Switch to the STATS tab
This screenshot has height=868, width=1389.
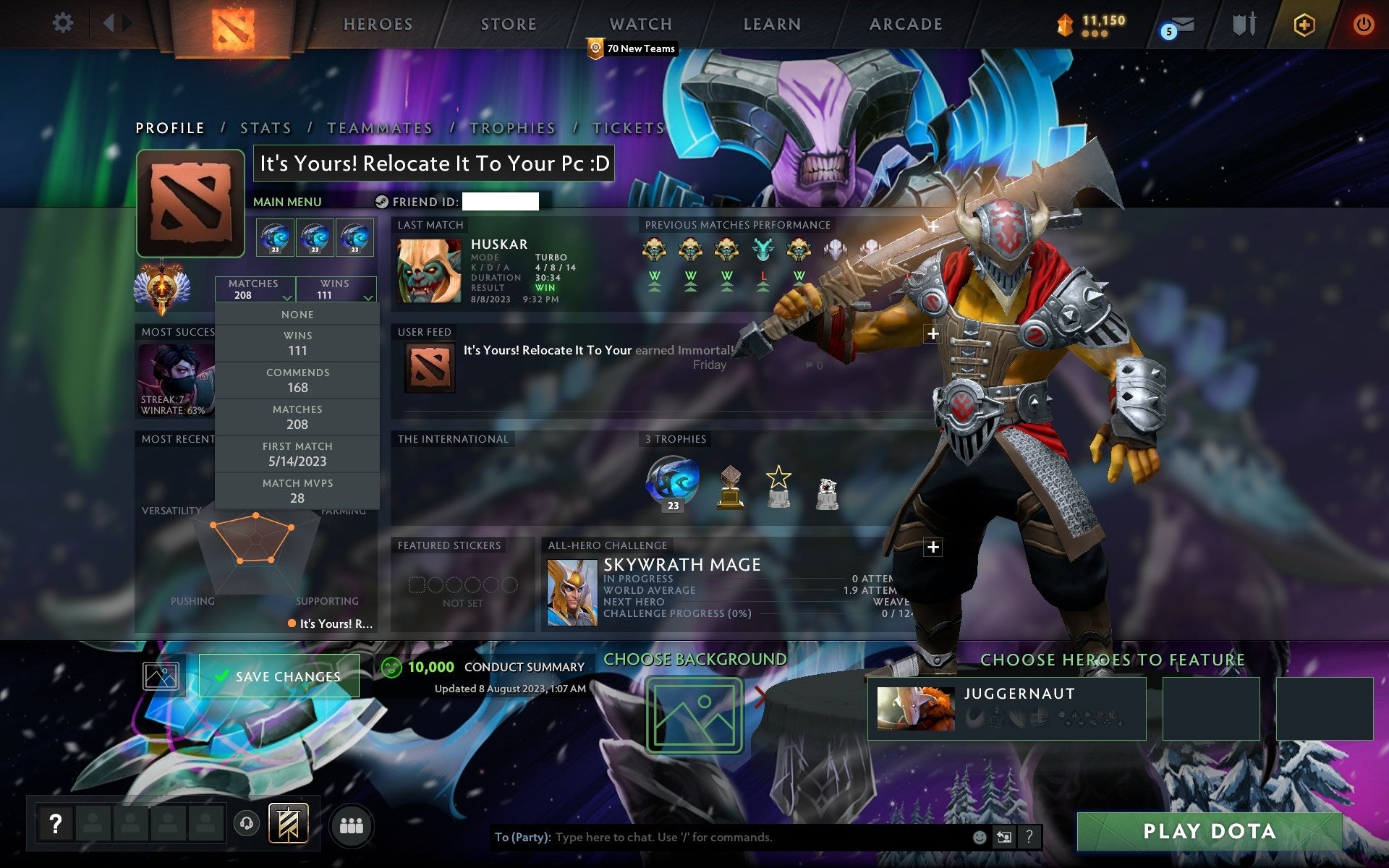pos(266,127)
